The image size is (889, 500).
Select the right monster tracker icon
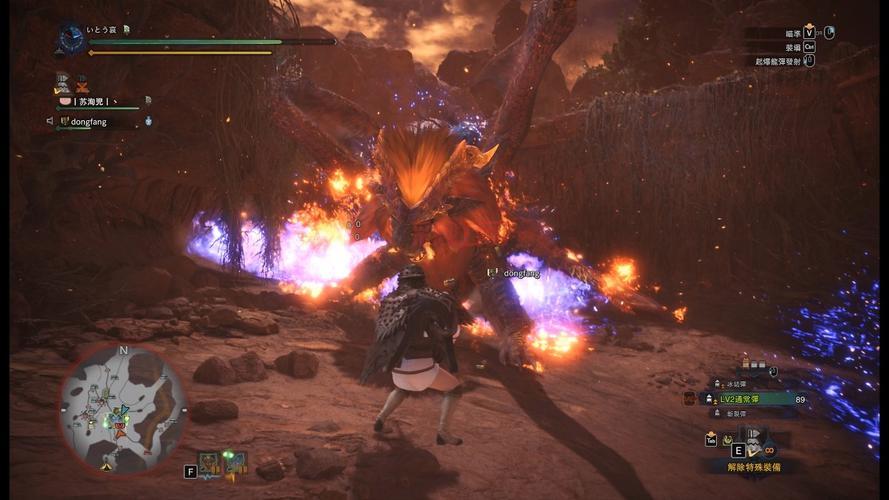tap(236, 464)
